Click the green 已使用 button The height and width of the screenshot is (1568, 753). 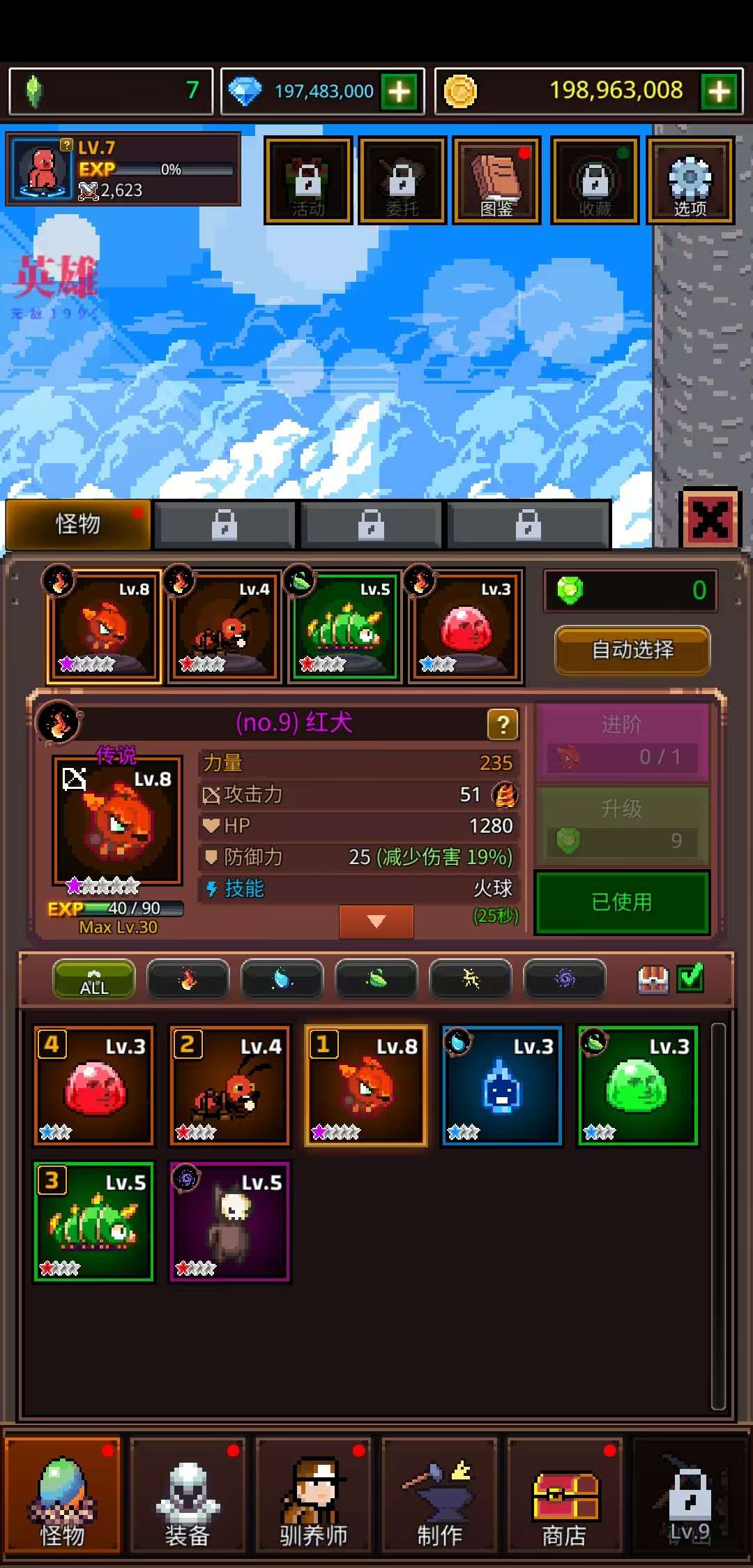622,902
